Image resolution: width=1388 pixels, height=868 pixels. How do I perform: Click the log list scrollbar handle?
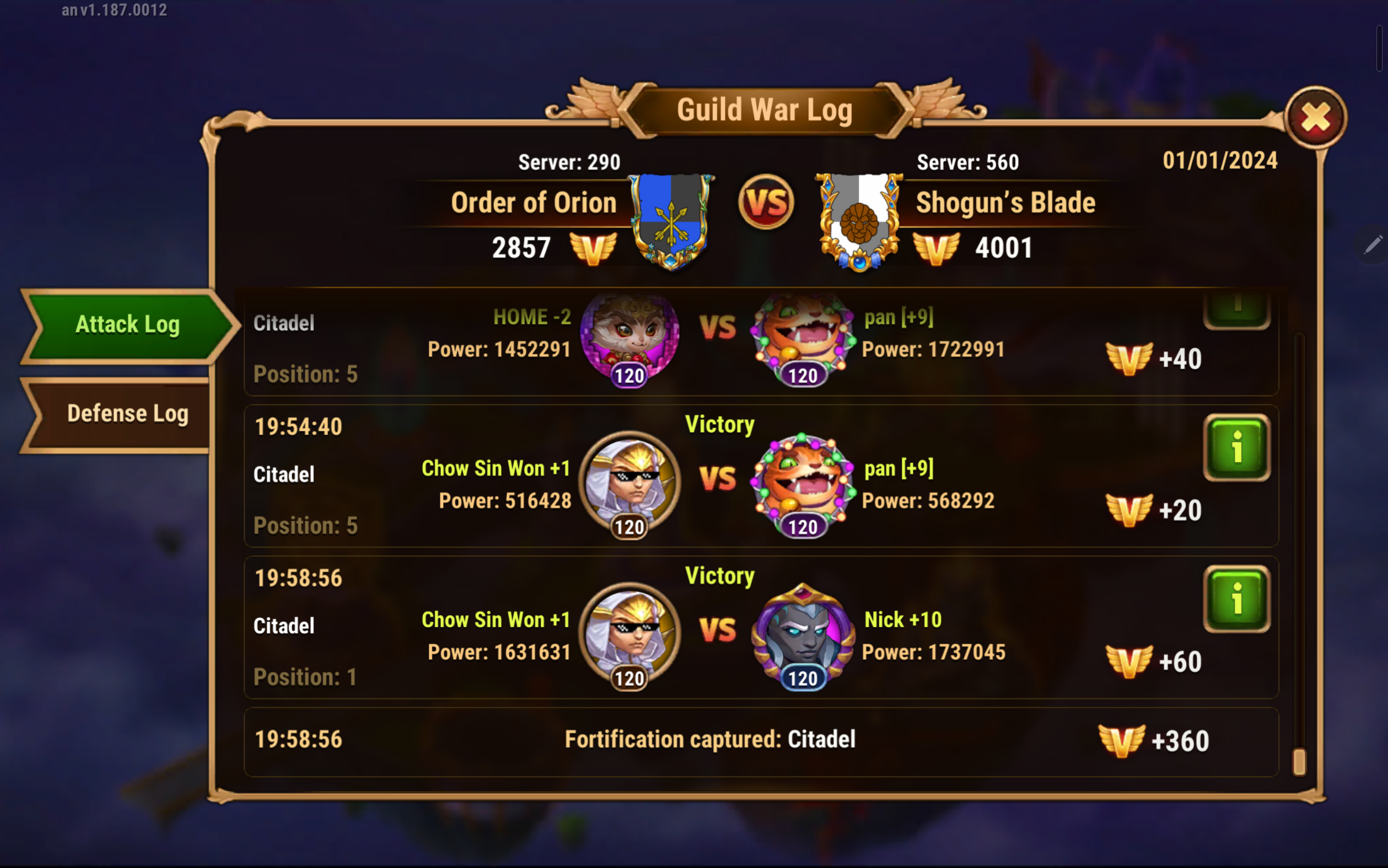click(1299, 761)
